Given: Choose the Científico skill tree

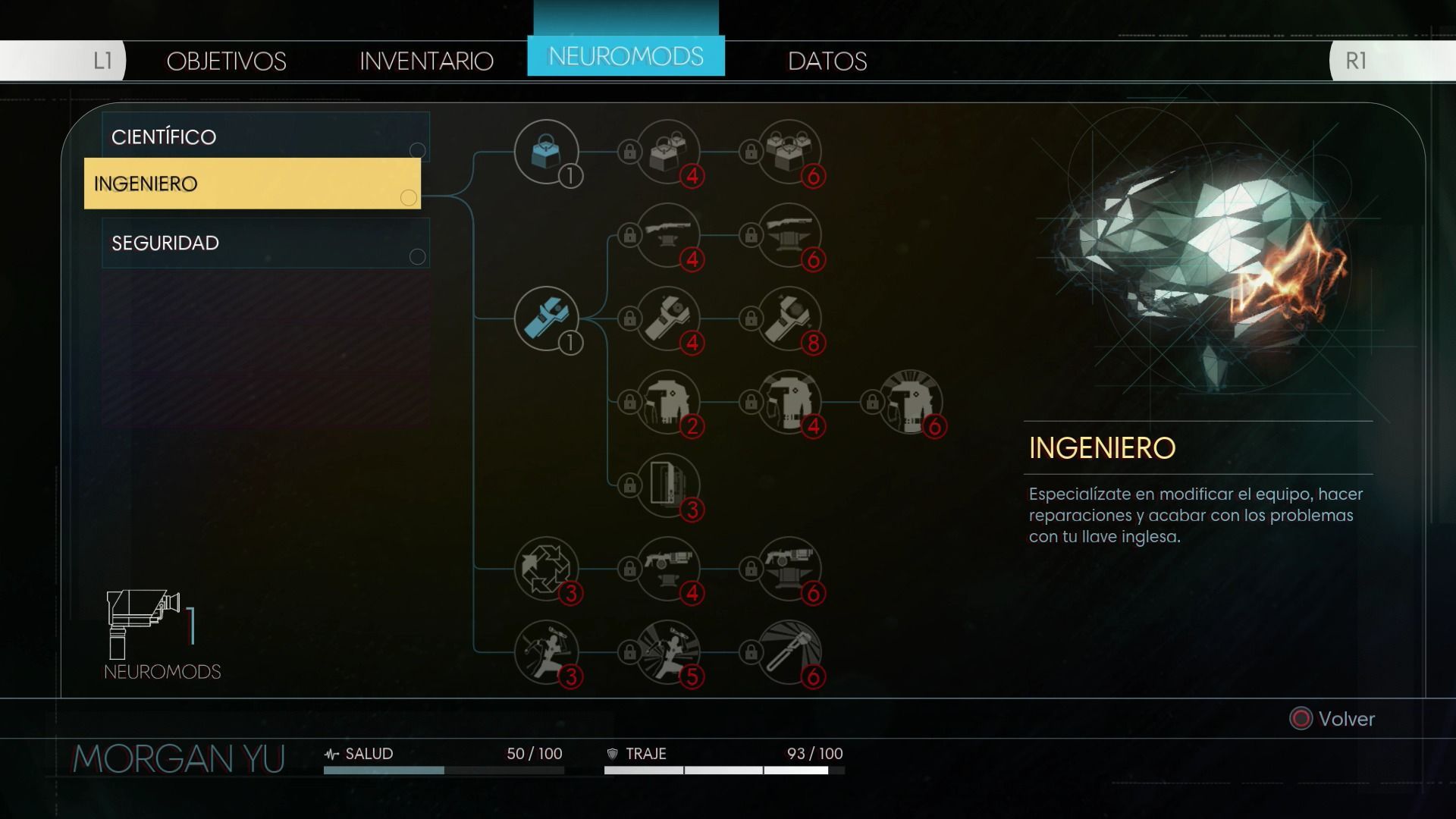Looking at the screenshot, I should 265,136.
